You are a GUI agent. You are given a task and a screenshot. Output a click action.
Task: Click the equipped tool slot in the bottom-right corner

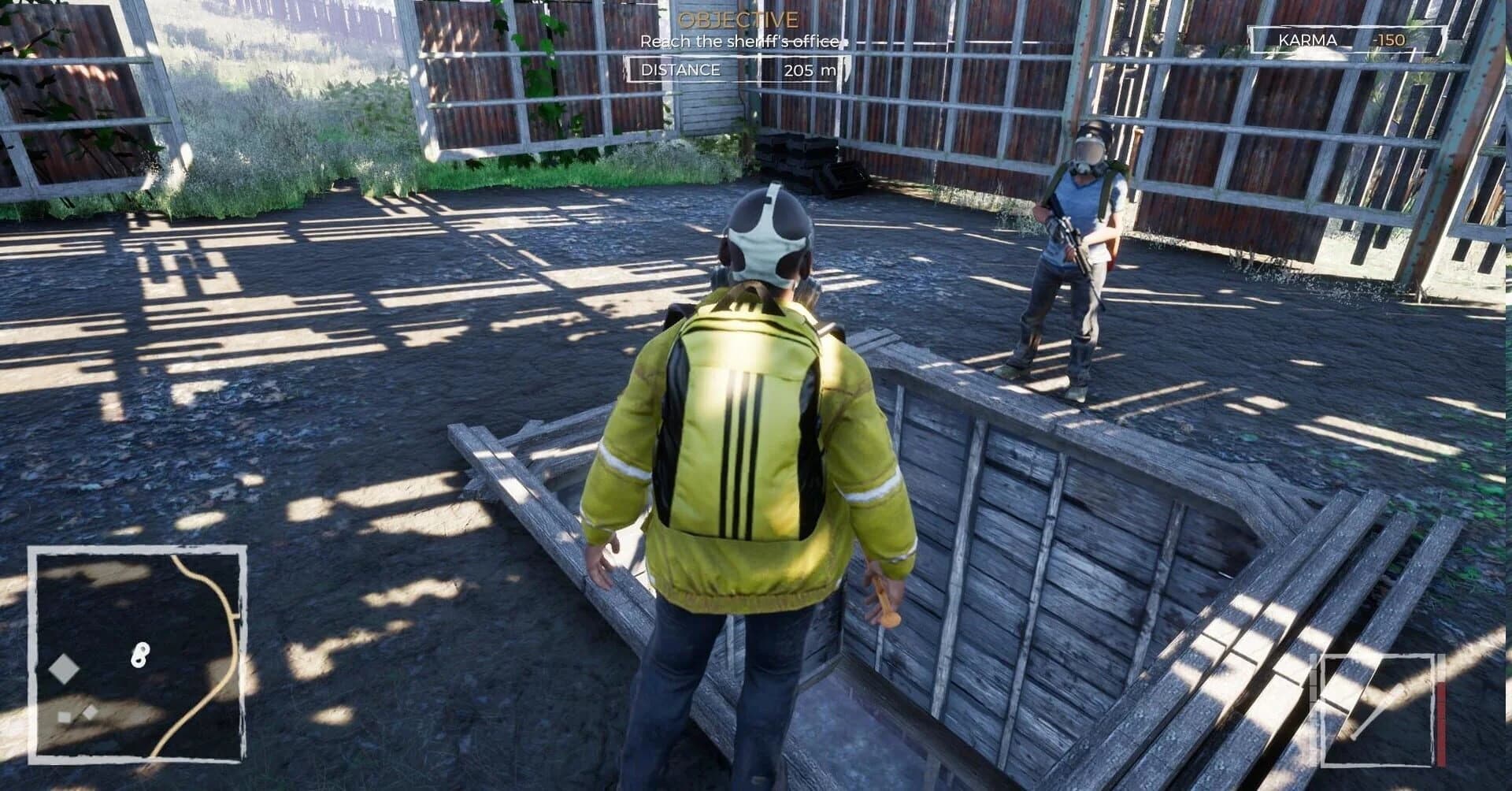pyautogui.click(x=1378, y=709)
